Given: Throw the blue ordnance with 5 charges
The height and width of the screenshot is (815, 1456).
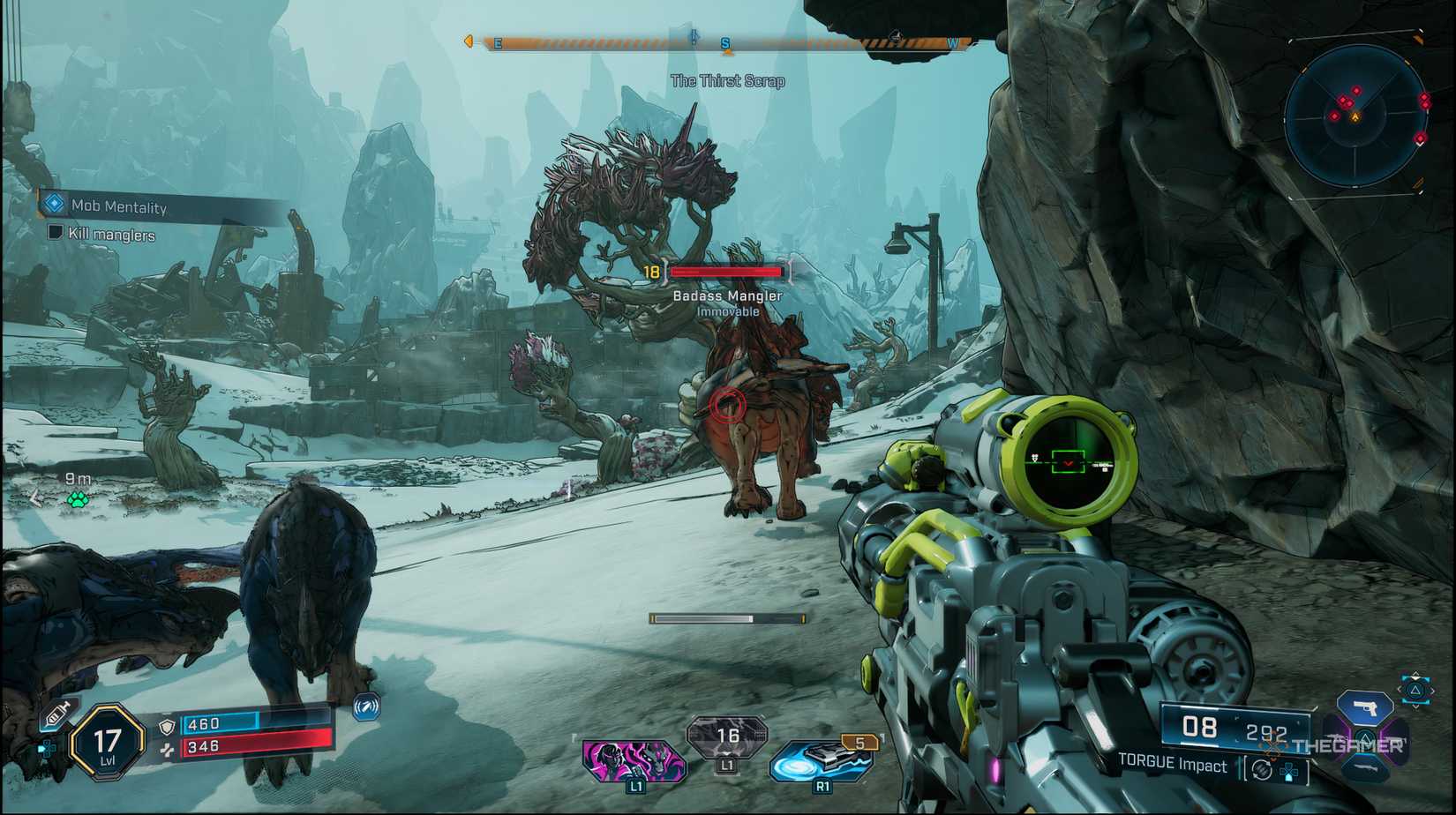Looking at the screenshot, I should point(821,760).
